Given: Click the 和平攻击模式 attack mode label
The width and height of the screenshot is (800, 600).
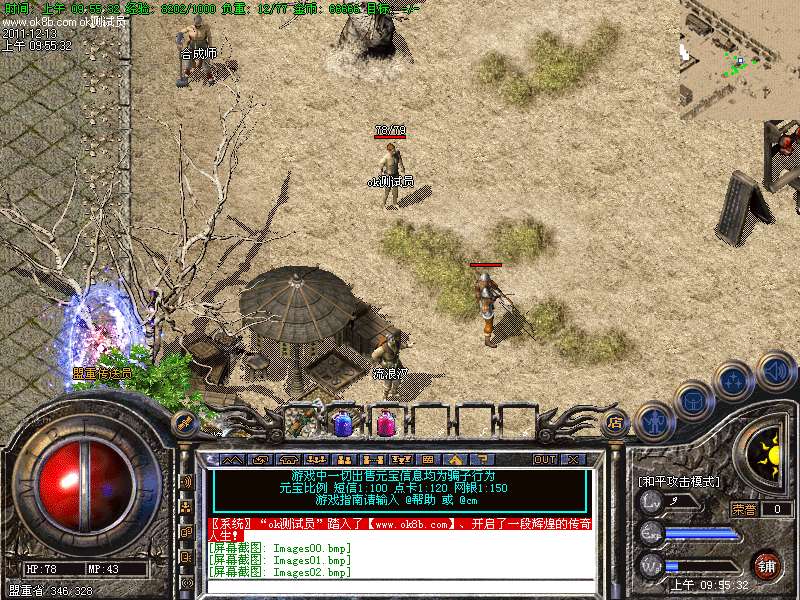Looking at the screenshot, I should click(679, 482).
